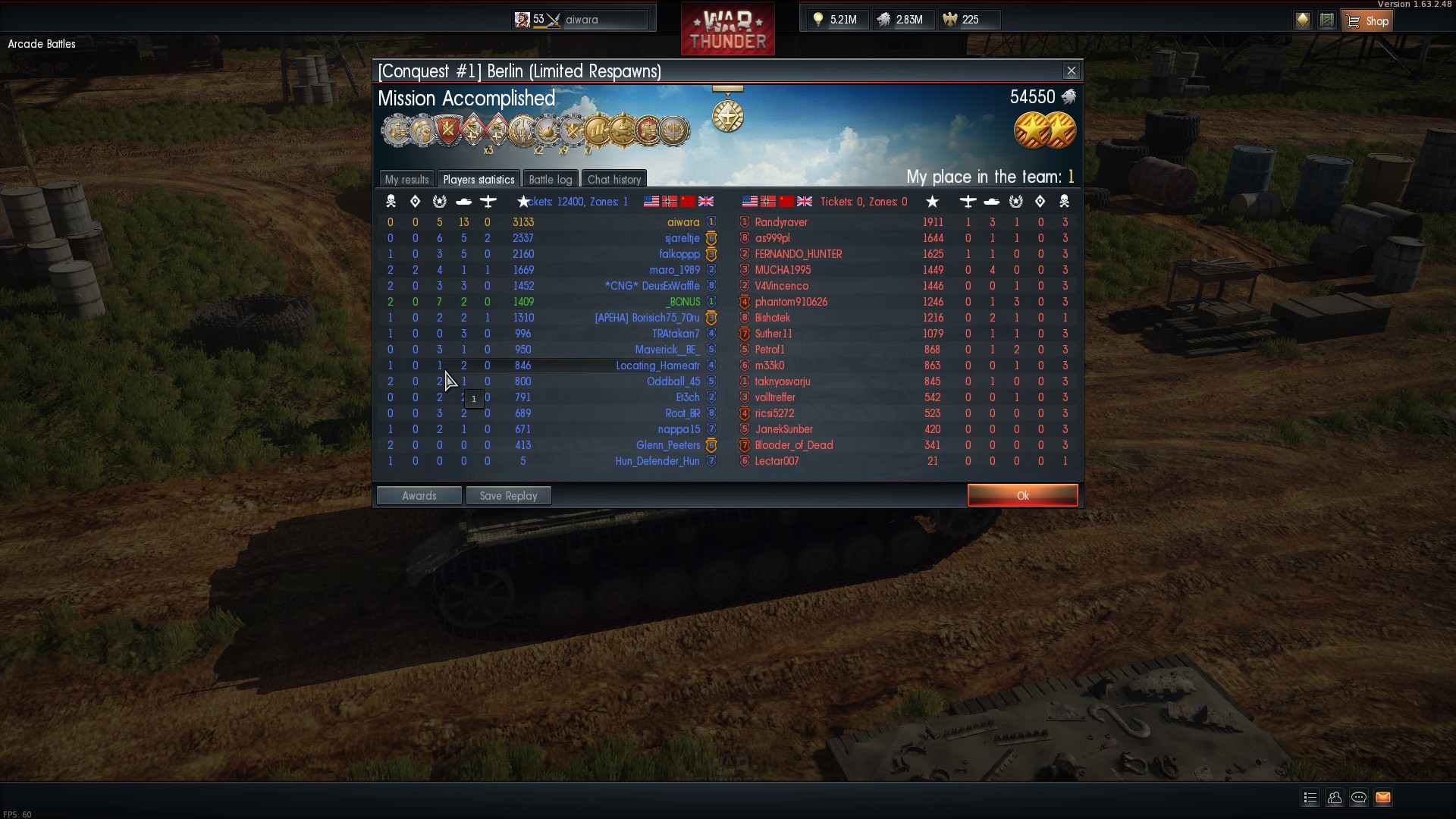
Task: Open the list menu icon in bottom bar
Action: 1310,797
